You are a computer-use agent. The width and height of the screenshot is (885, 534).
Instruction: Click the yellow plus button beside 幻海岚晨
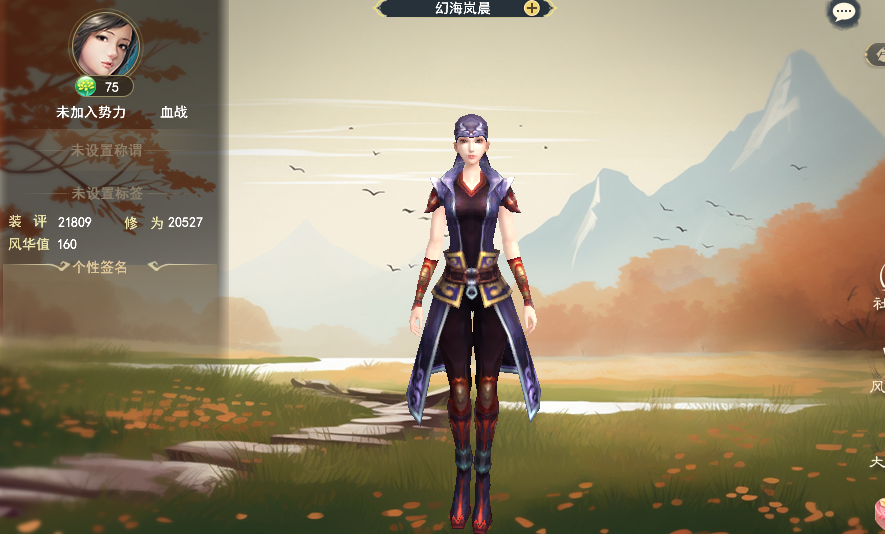pos(532,8)
